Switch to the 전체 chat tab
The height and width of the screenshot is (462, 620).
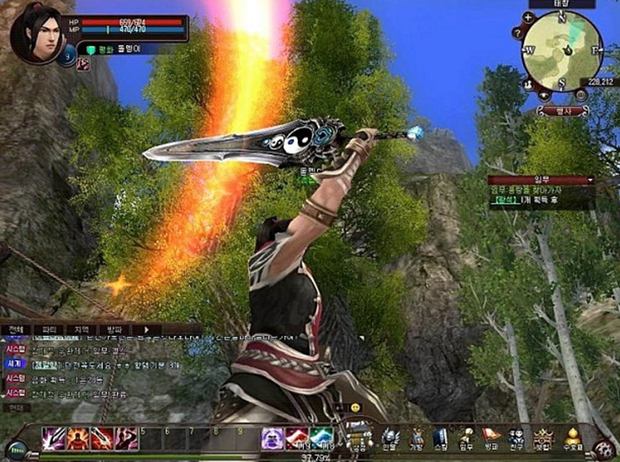point(16,329)
